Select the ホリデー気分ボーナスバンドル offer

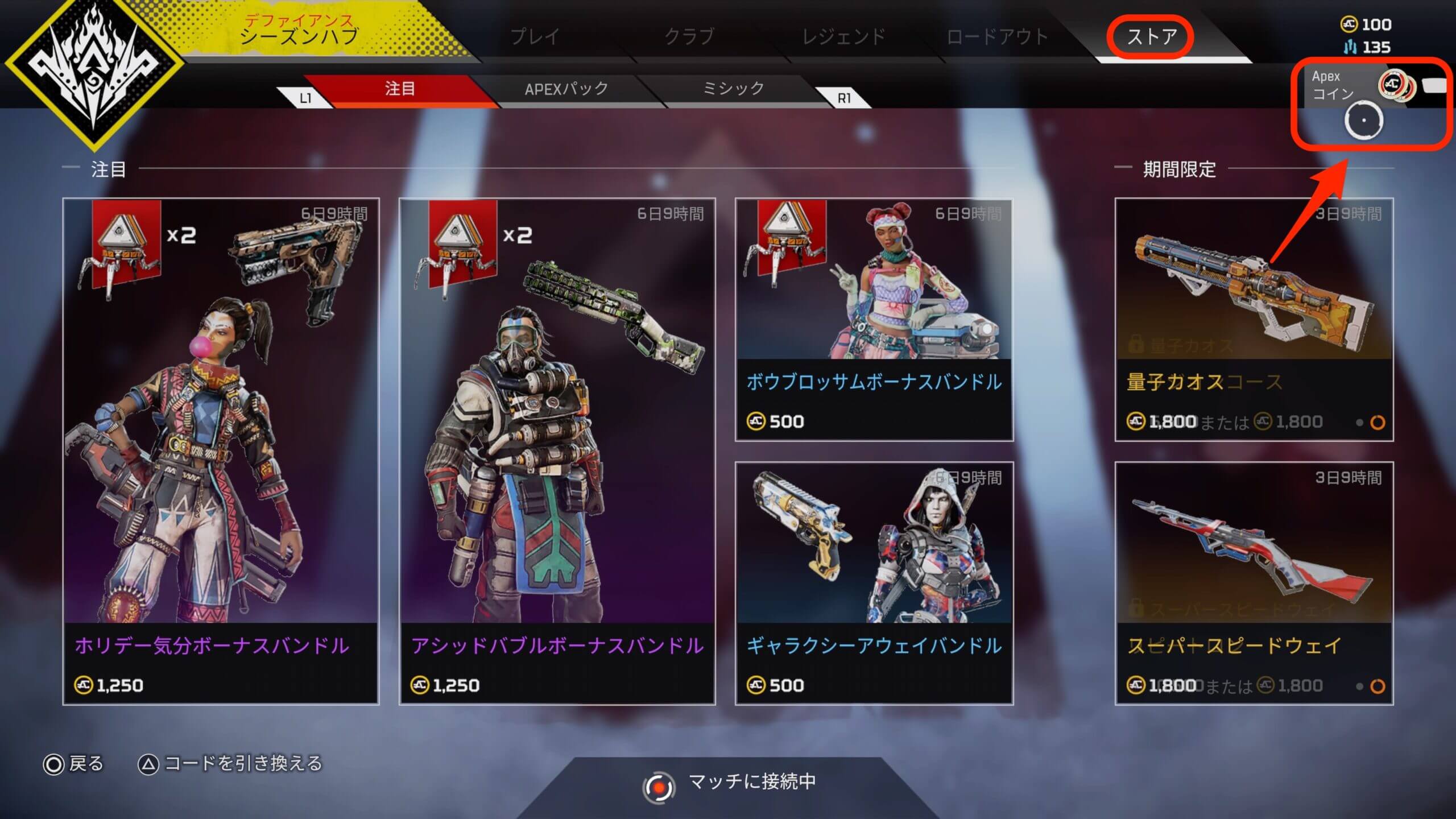[221, 452]
